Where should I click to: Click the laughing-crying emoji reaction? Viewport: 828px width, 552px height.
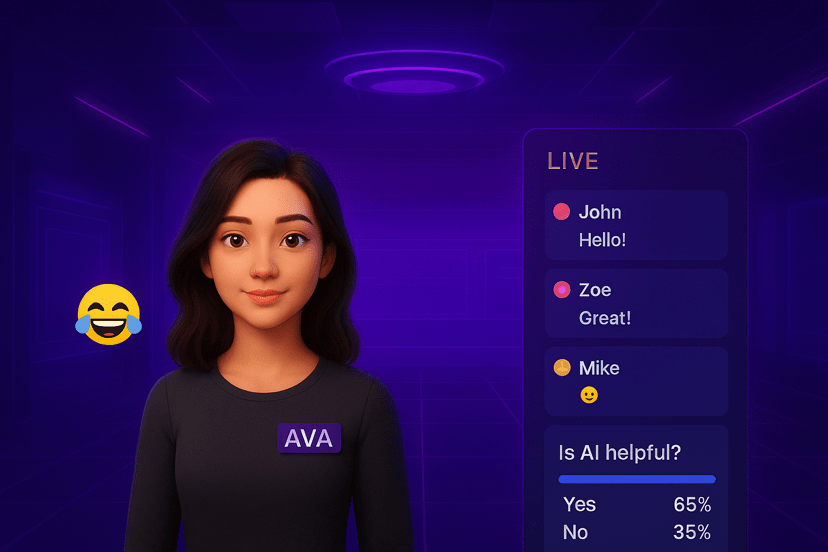[109, 315]
